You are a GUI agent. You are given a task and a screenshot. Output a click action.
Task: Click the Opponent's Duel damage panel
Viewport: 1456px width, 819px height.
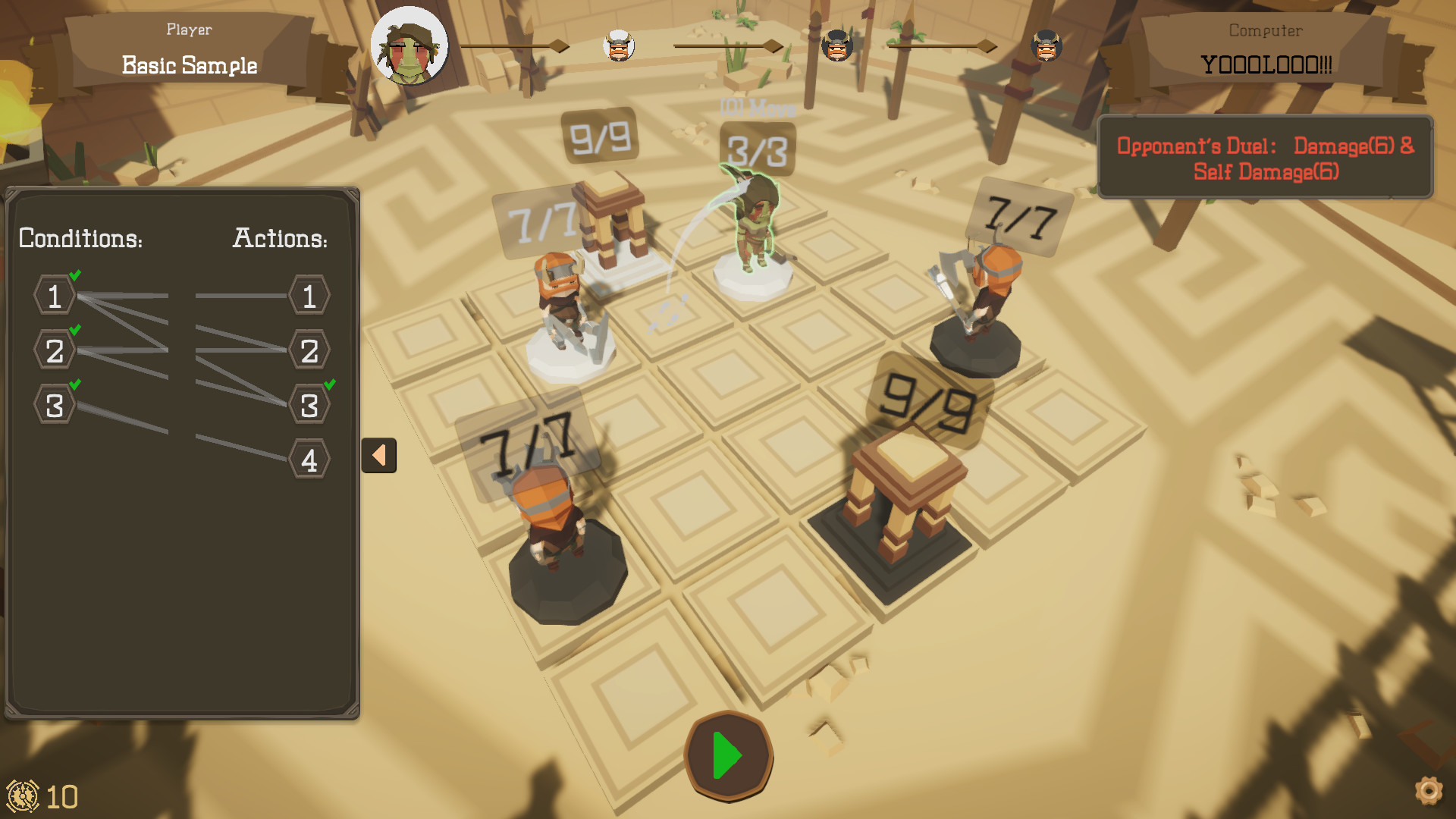click(x=1265, y=157)
